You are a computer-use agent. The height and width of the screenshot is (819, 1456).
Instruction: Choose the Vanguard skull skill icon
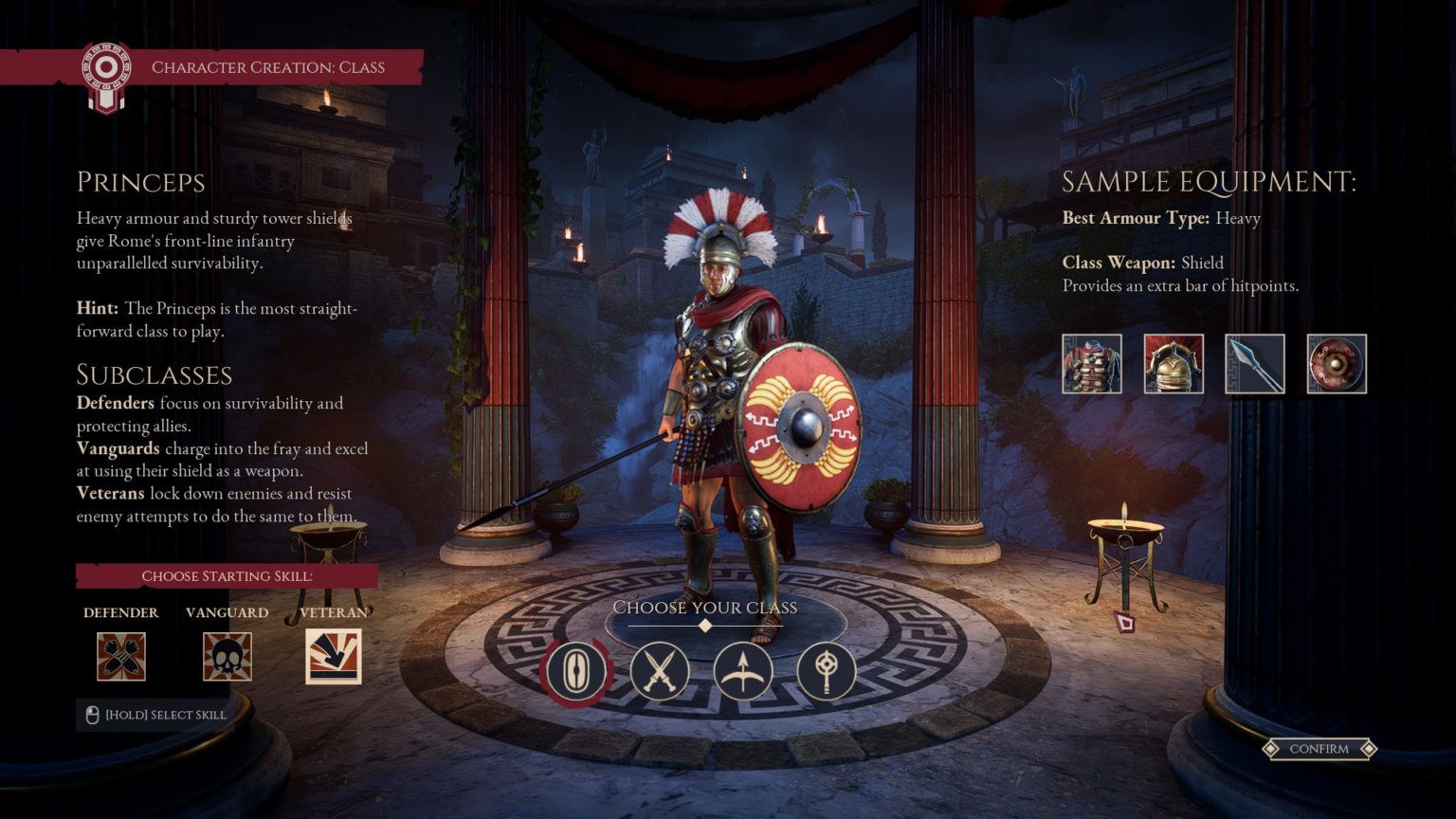click(x=227, y=656)
